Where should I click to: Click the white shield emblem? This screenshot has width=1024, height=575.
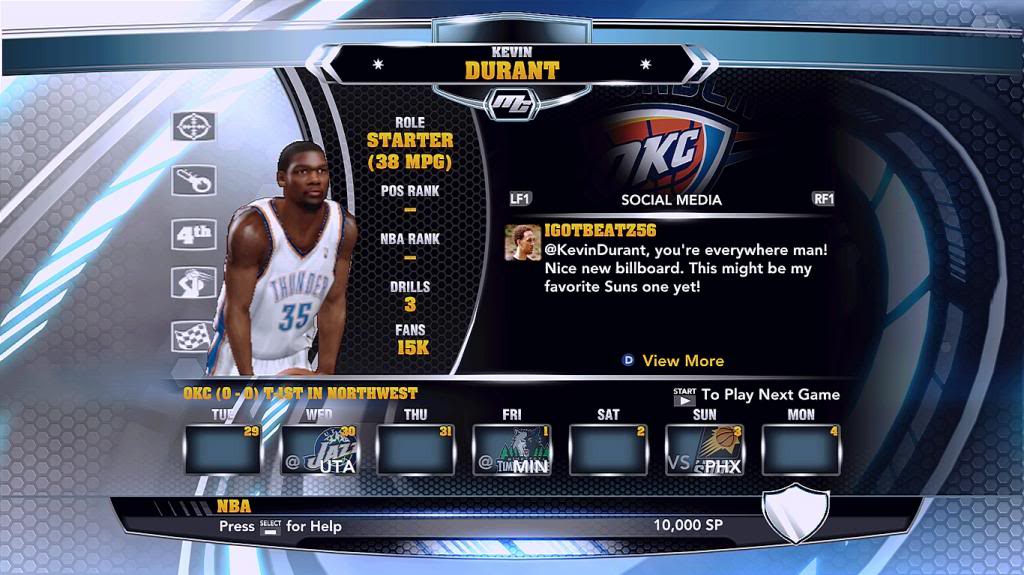click(796, 511)
